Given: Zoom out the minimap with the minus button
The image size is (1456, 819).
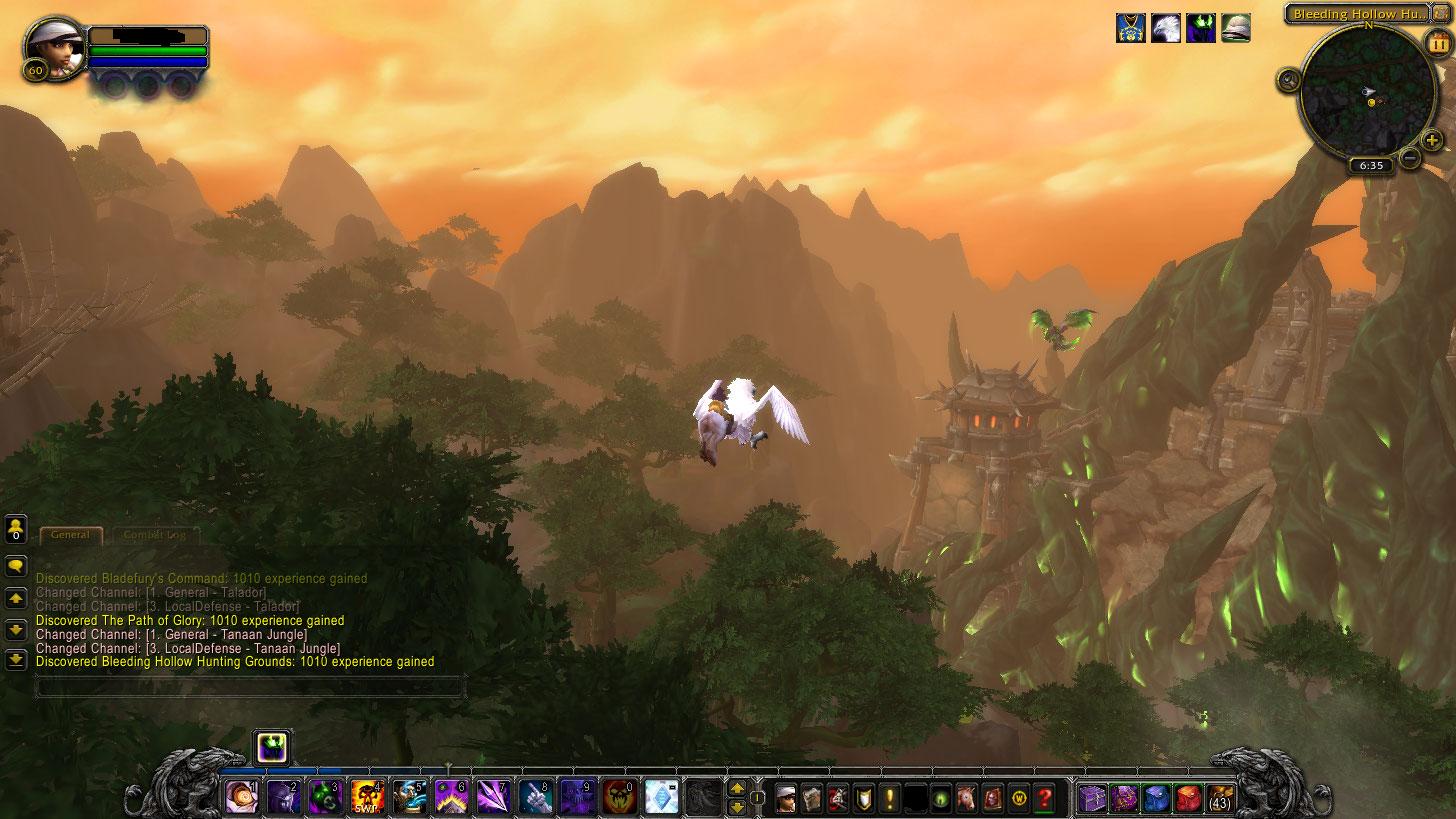Looking at the screenshot, I should (x=1410, y=157).
